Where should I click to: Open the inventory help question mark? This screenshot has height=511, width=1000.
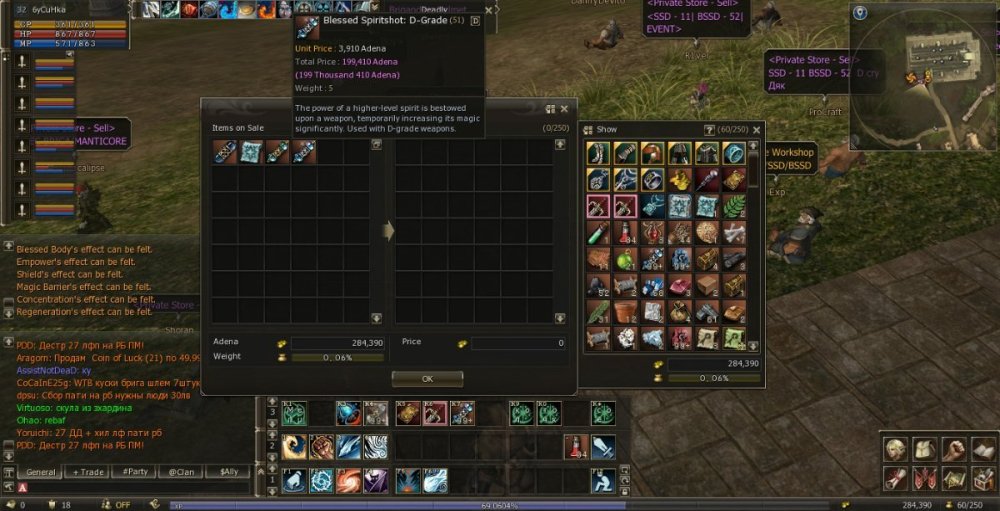coord(710,129)
